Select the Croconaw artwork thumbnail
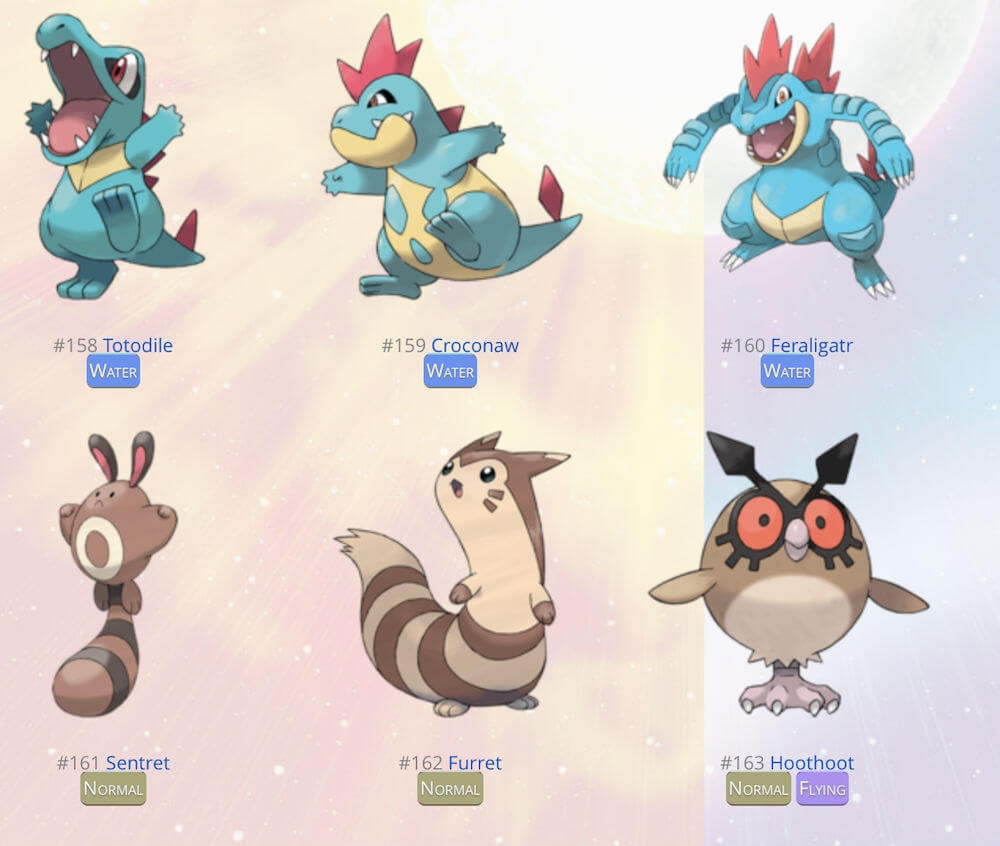The width and height of the screenshot is (1000, 846). pyautogui.click(x=450, y=160)
